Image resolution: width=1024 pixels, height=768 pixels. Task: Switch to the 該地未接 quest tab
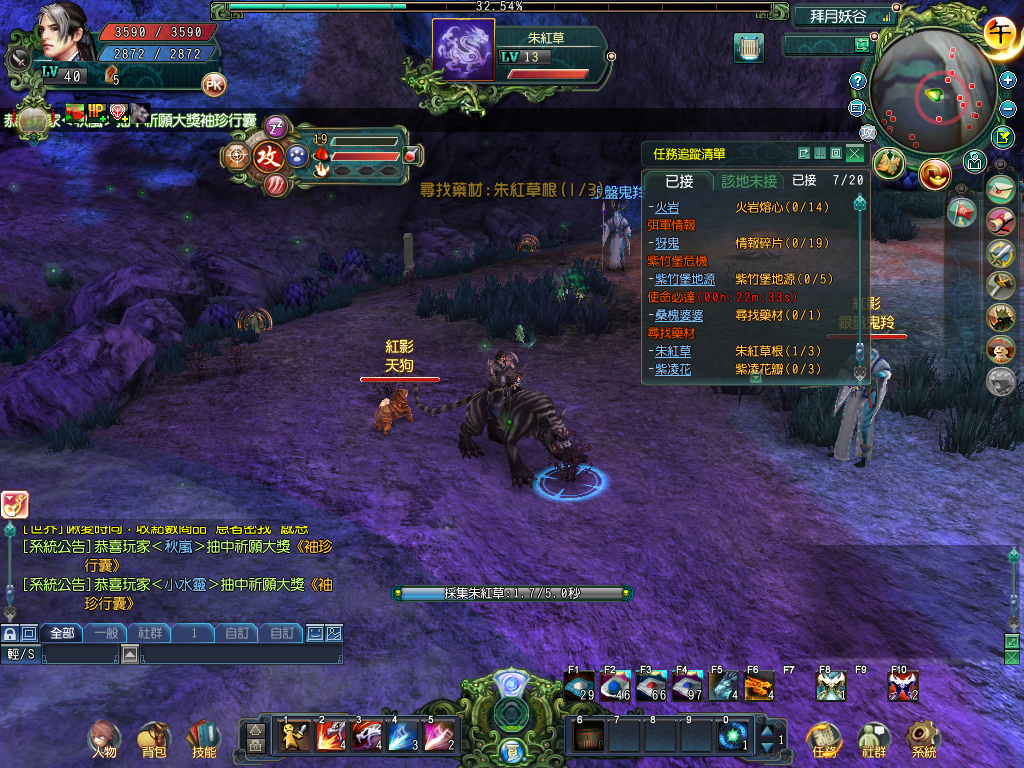[x=749, y=181]
